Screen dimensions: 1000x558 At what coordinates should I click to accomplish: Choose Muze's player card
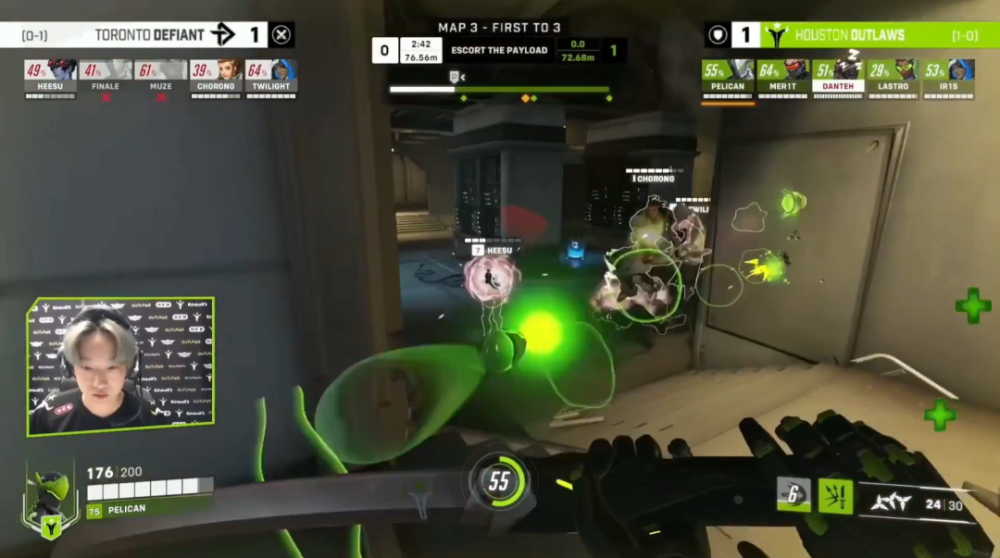point(160,77)
